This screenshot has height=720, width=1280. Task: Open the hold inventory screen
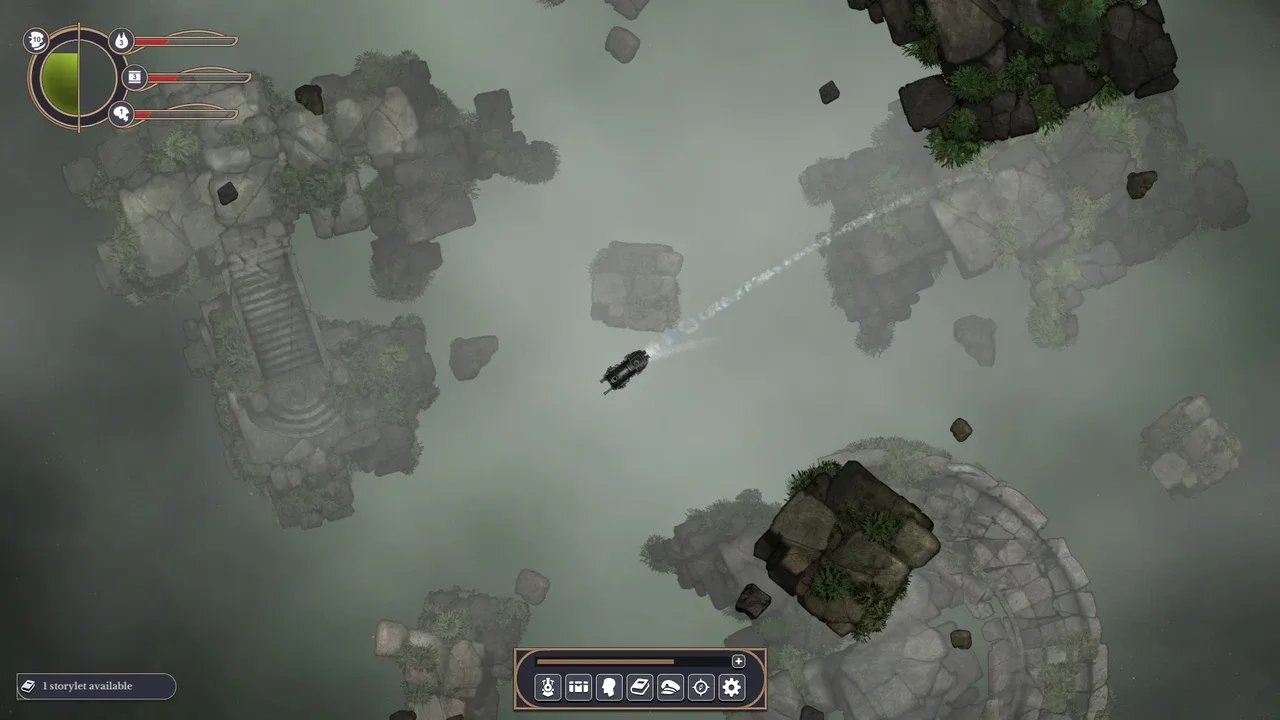coord(578,687)
